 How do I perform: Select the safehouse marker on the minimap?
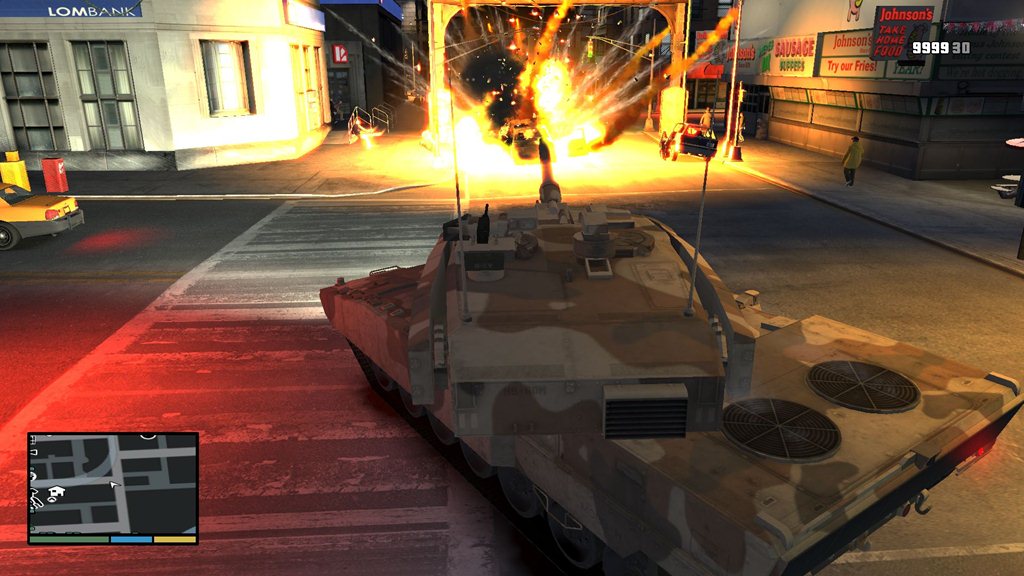(x=56, y=493)
